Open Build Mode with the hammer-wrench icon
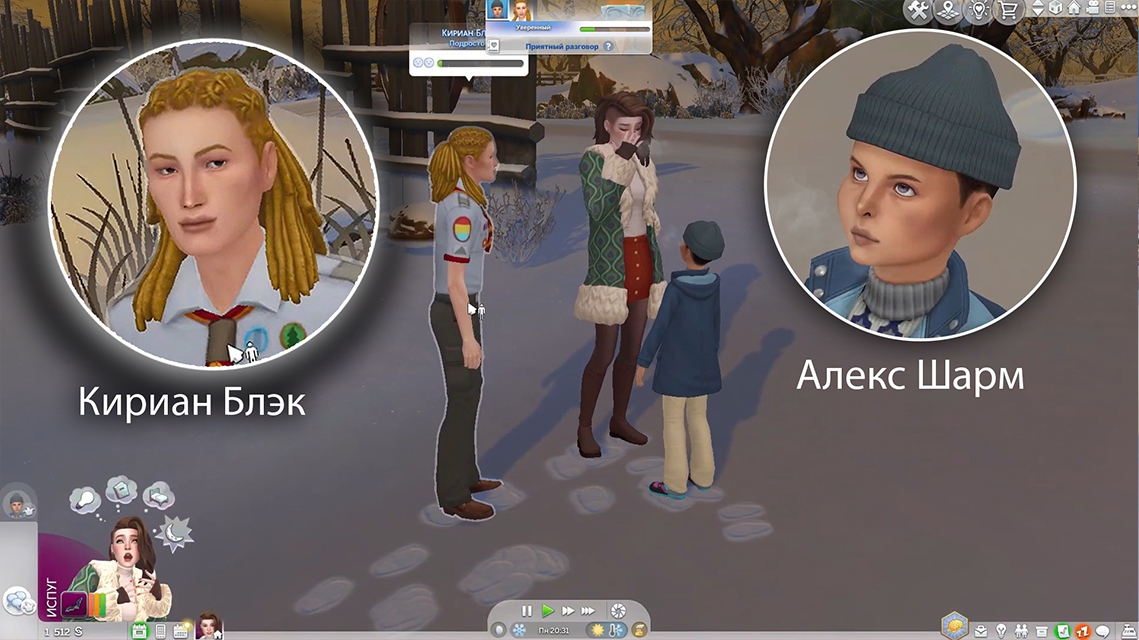Image resolution: width=1139 pixels, height=640 pixels. coord(919,10)
